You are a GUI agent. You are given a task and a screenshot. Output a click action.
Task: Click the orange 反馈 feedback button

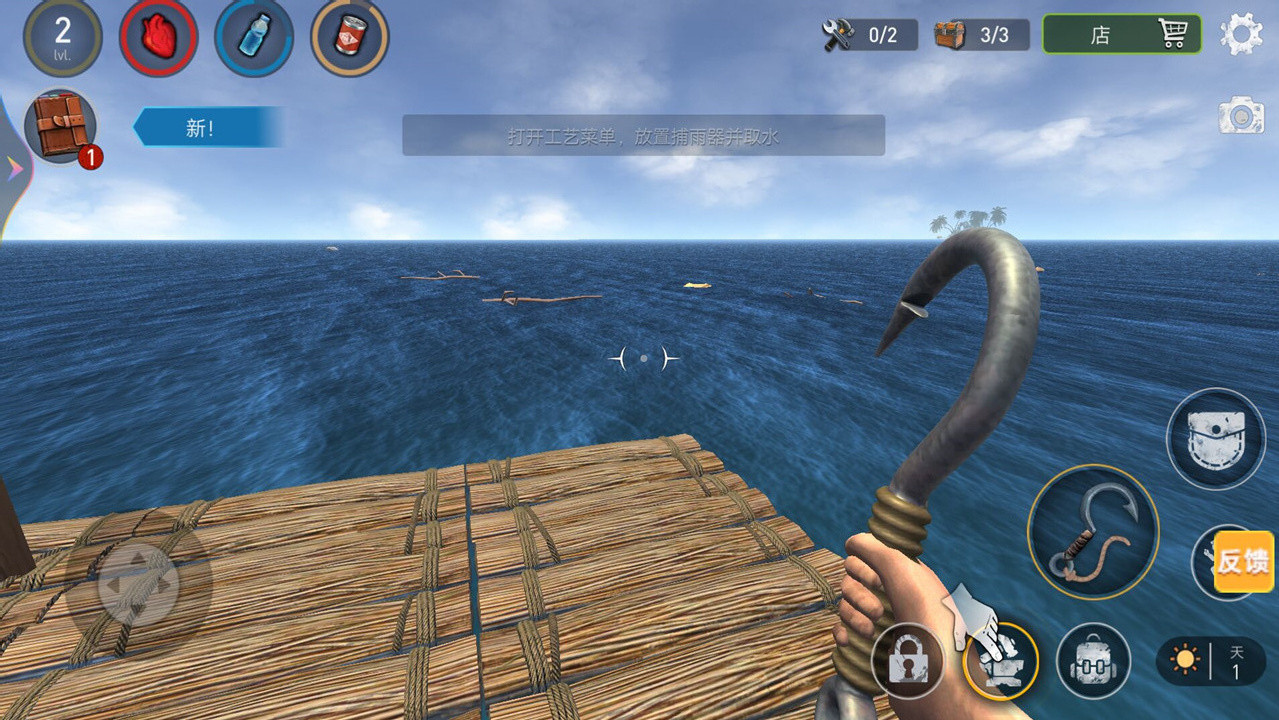pos(1243,561)
